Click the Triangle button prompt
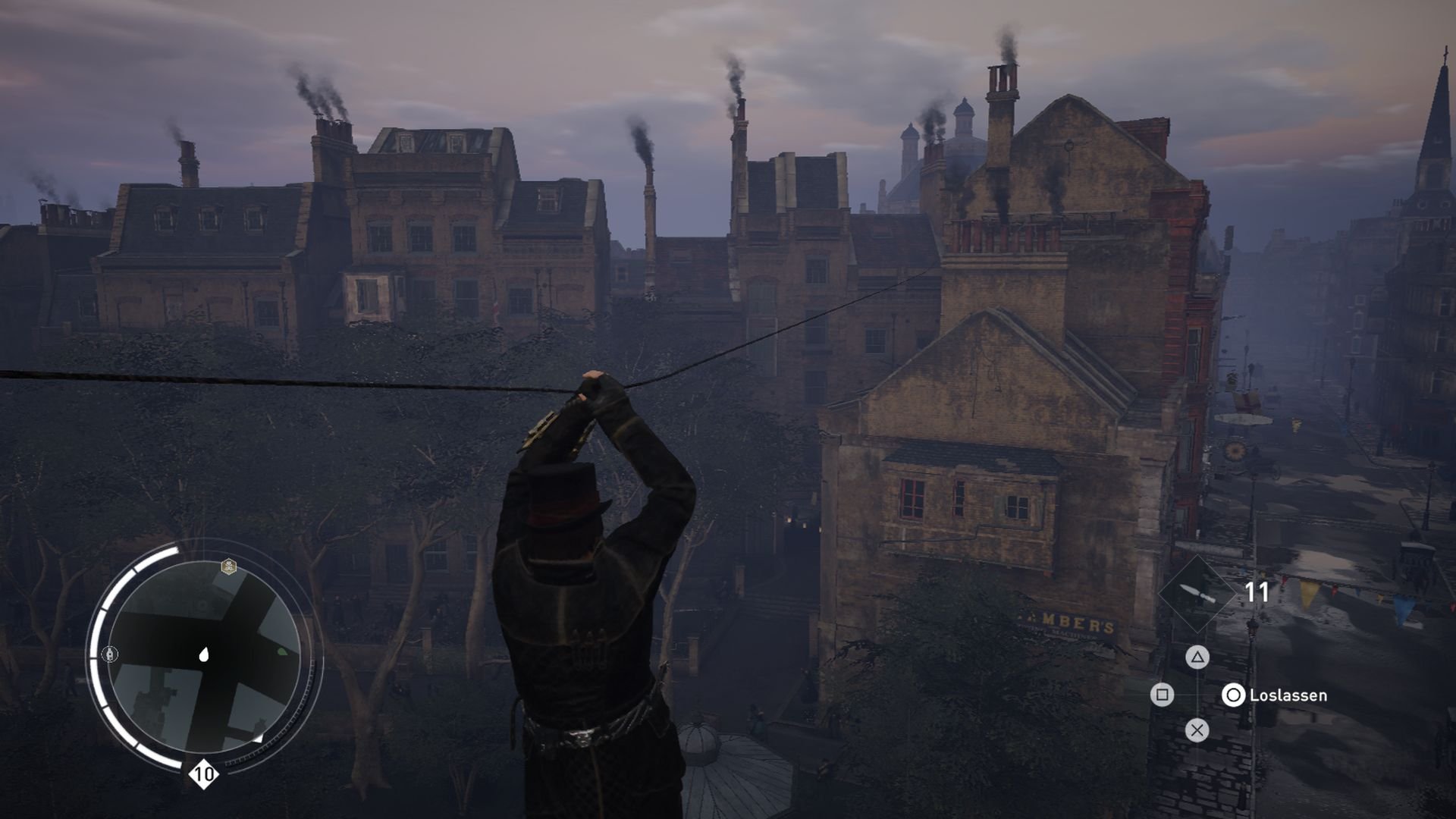The width and height of the screenshot is (1456, 819). tap(1197, 658)
